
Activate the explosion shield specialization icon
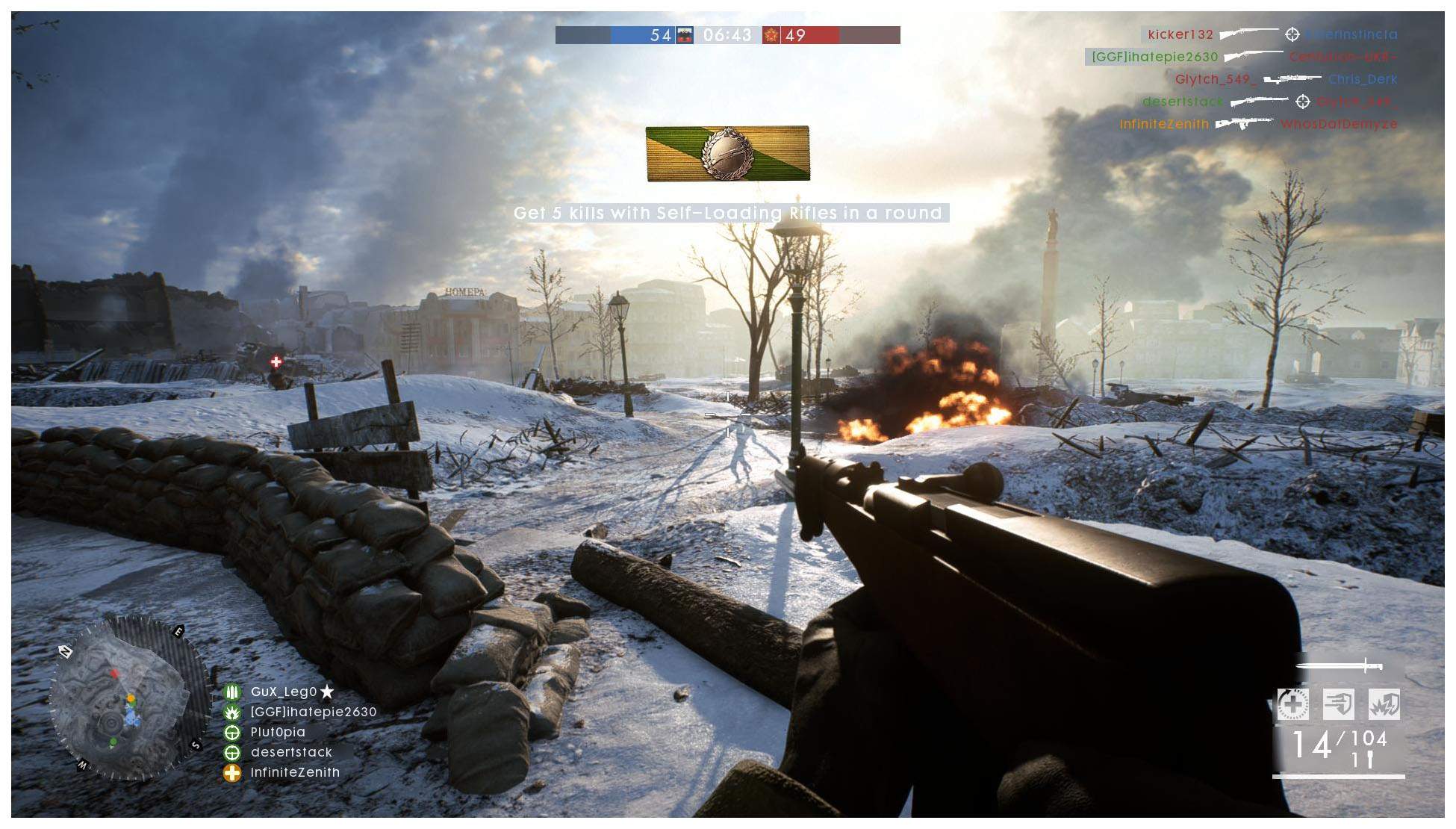coord(1384,704)
